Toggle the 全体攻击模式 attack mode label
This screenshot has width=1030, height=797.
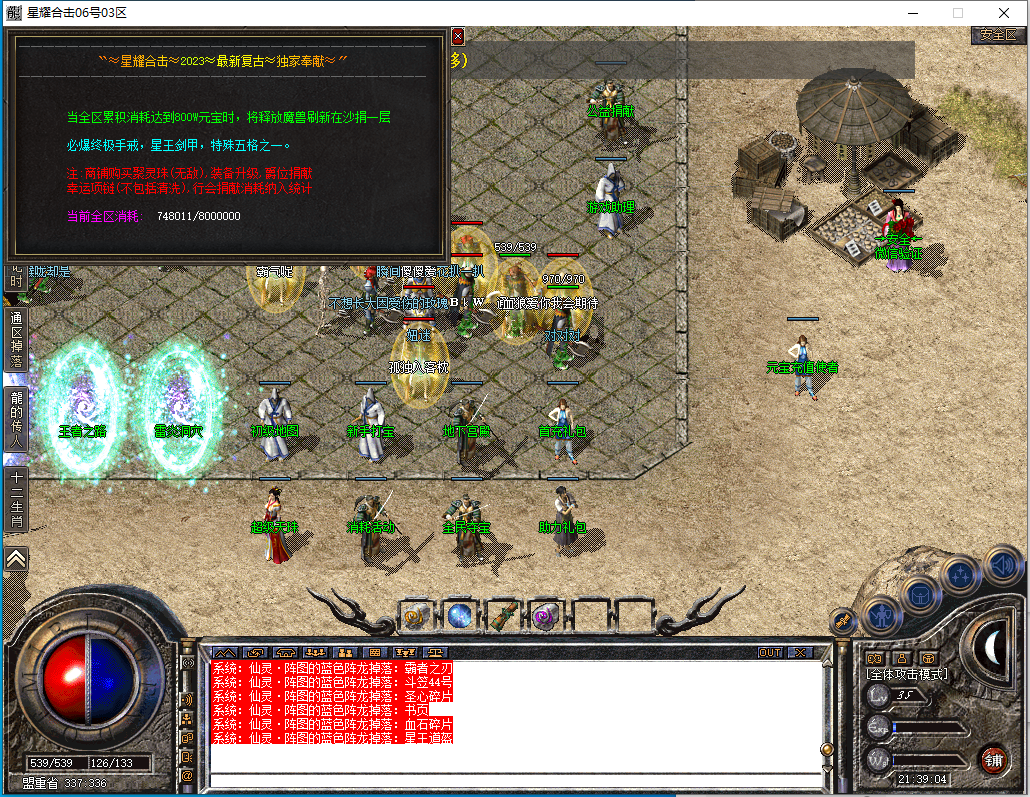point(906,674)
